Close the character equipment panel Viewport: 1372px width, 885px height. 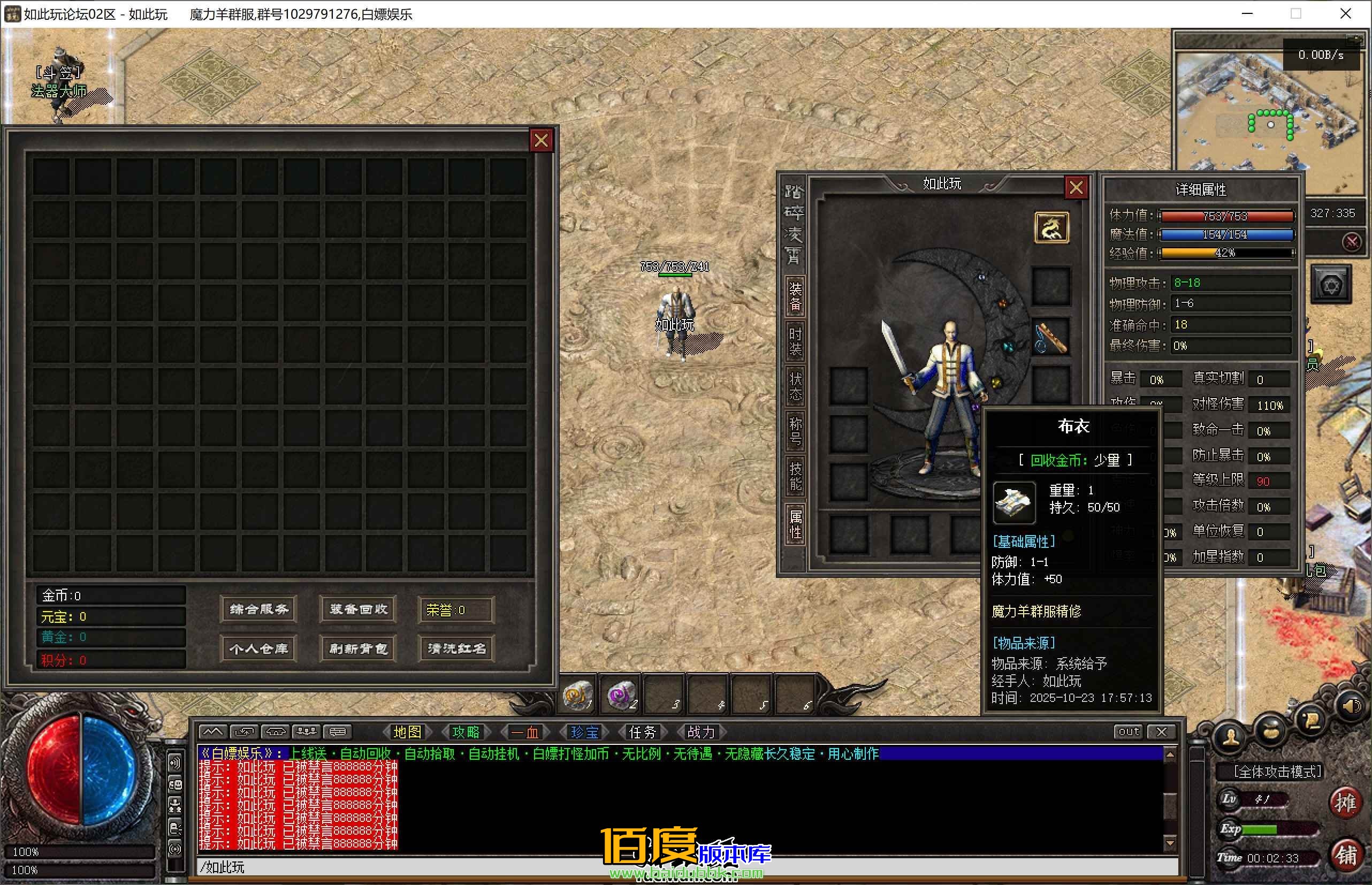tap(1076, 187)
